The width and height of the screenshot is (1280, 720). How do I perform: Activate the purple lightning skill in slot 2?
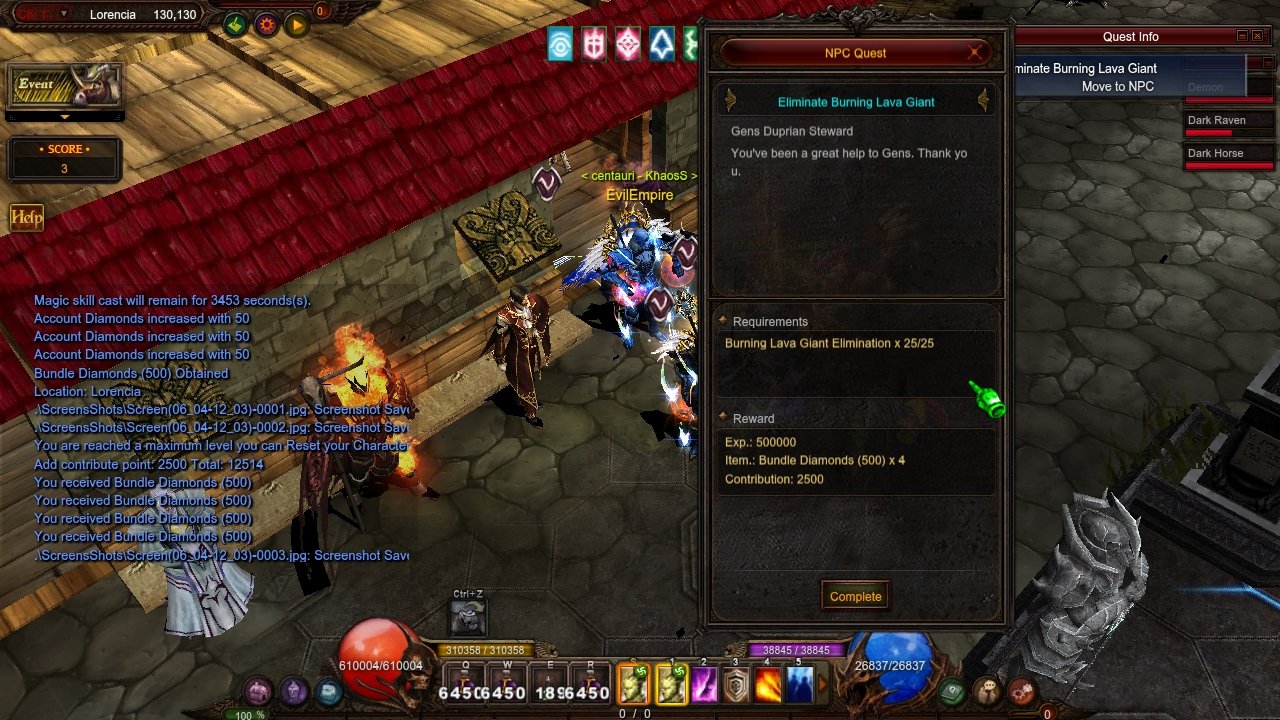(x=705, y=685)
